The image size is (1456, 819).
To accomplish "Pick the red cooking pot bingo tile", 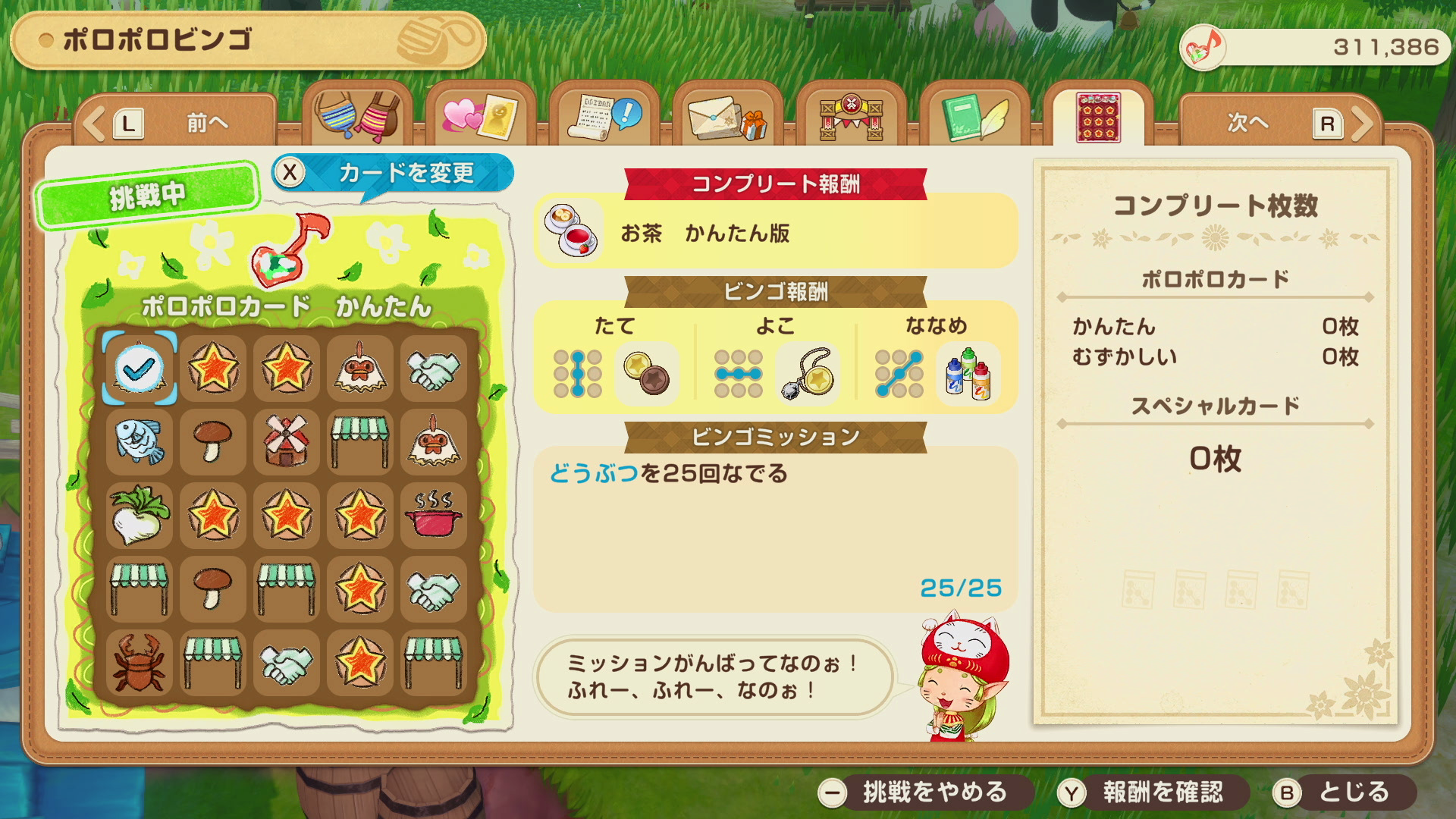I will [x=434, y=515].
